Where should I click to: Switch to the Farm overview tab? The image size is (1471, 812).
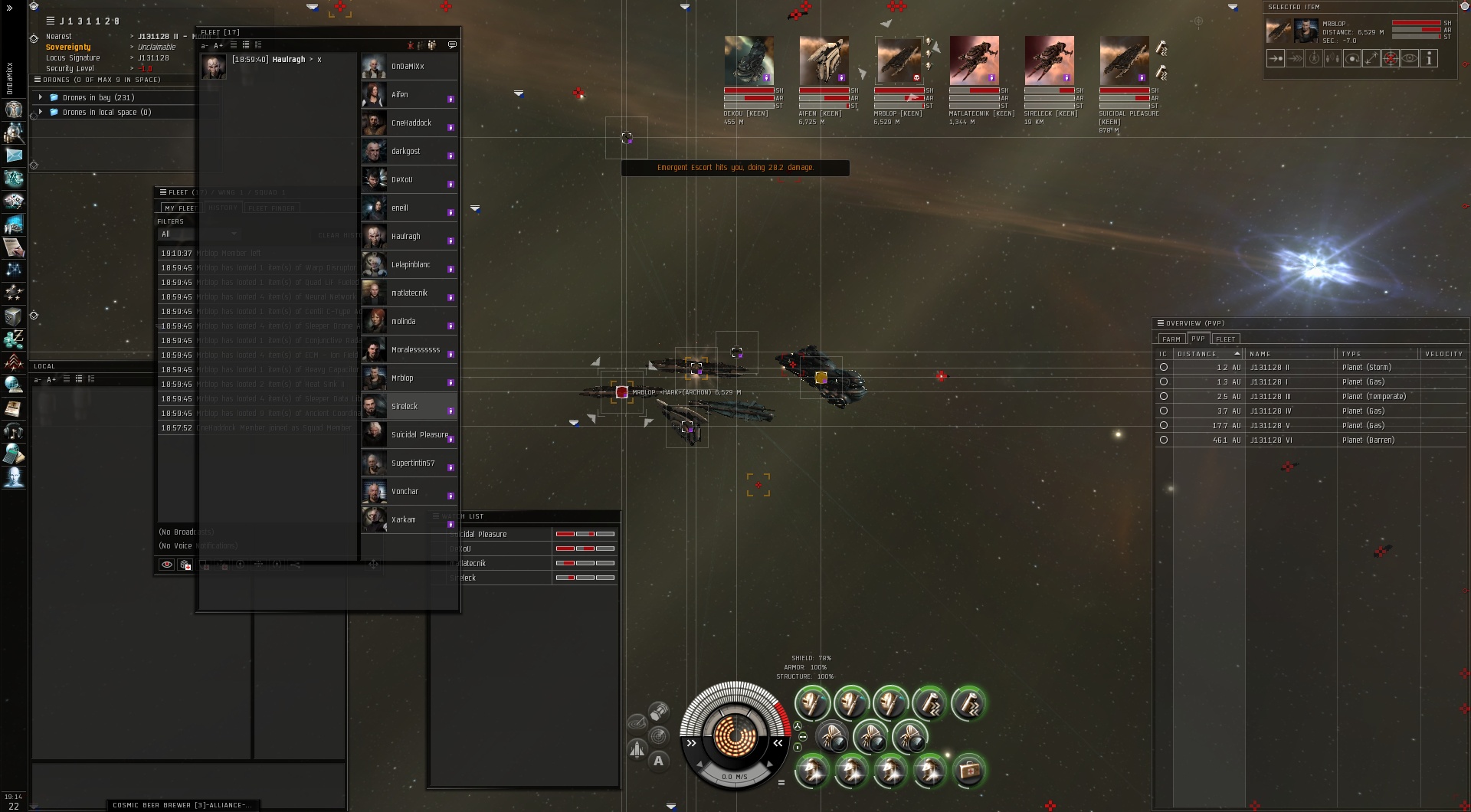(x=1171, y=339)
